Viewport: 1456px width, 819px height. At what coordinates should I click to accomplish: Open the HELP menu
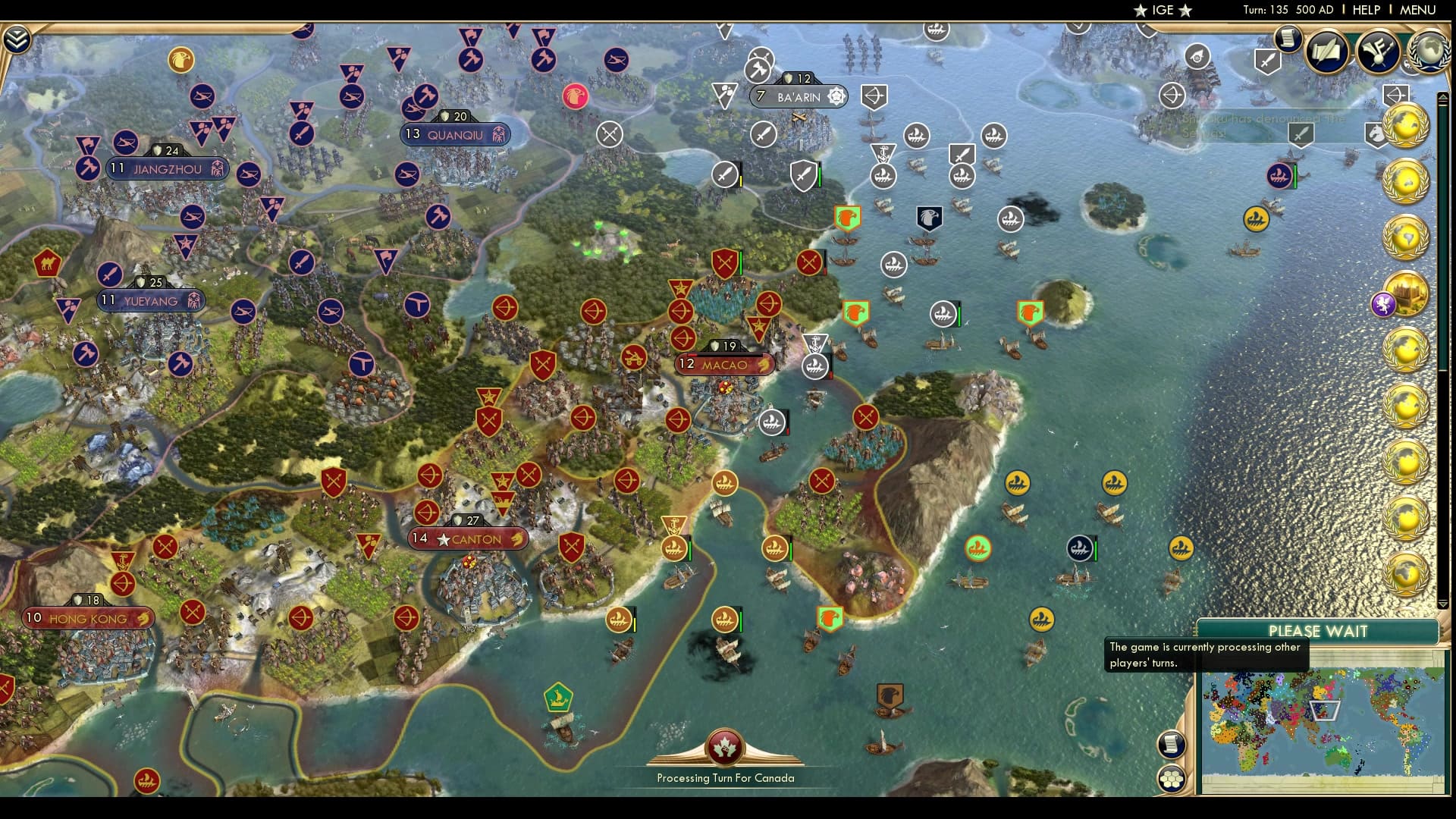coord(1366,10)
